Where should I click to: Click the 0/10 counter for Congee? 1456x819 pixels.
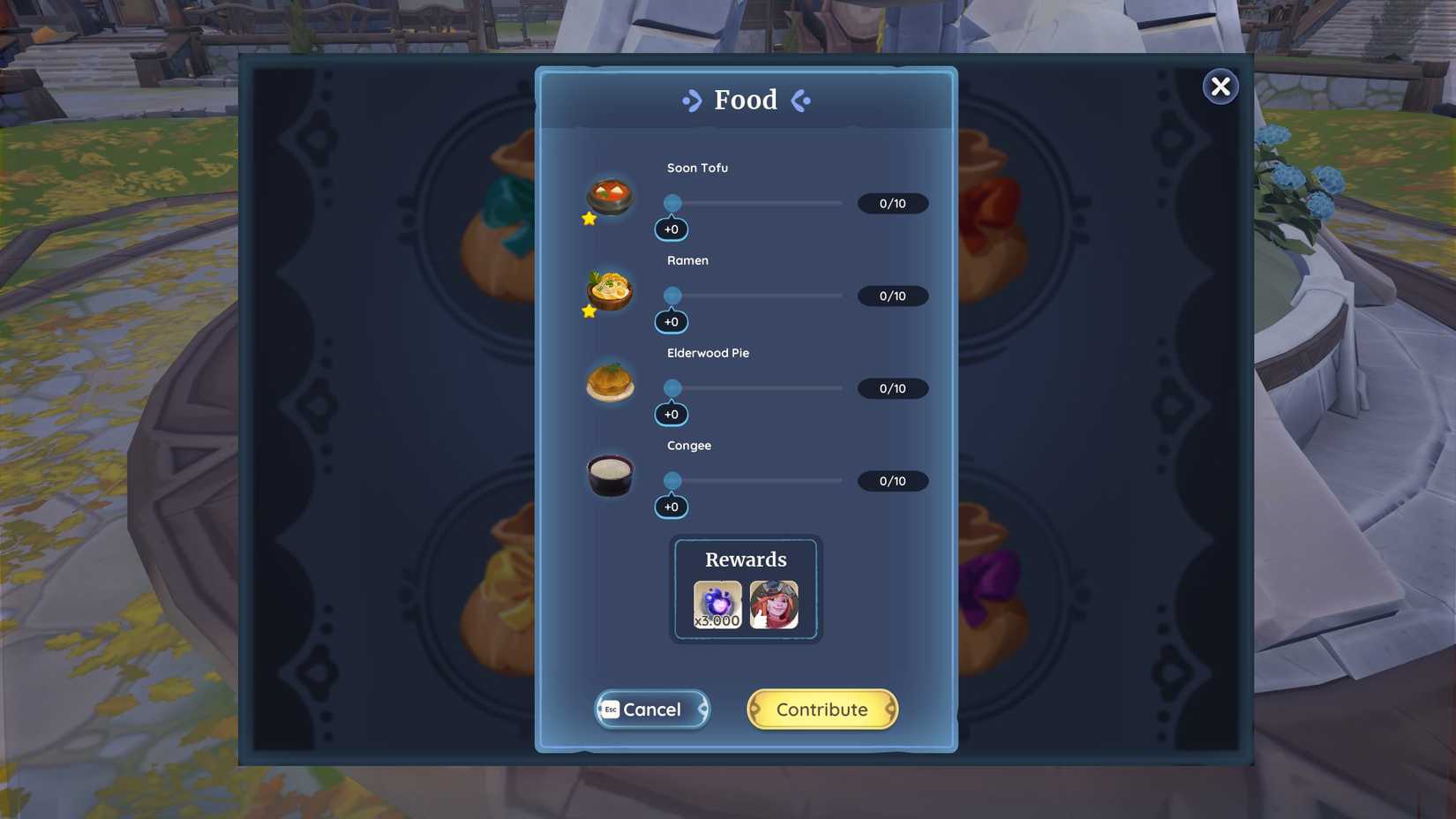pos(892,481)
